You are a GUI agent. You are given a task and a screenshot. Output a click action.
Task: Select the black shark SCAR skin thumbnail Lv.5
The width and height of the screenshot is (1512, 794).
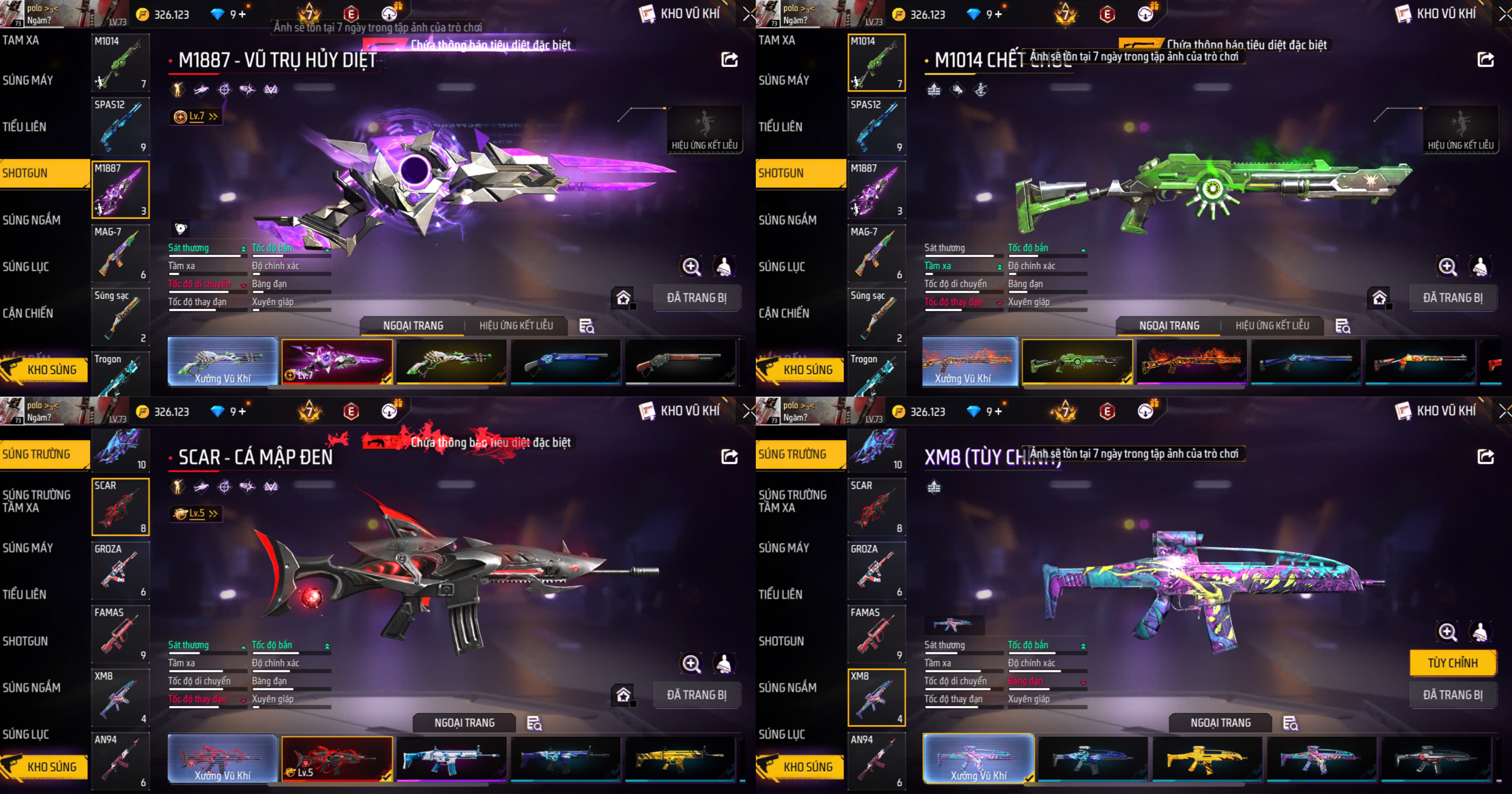[337, 757]
